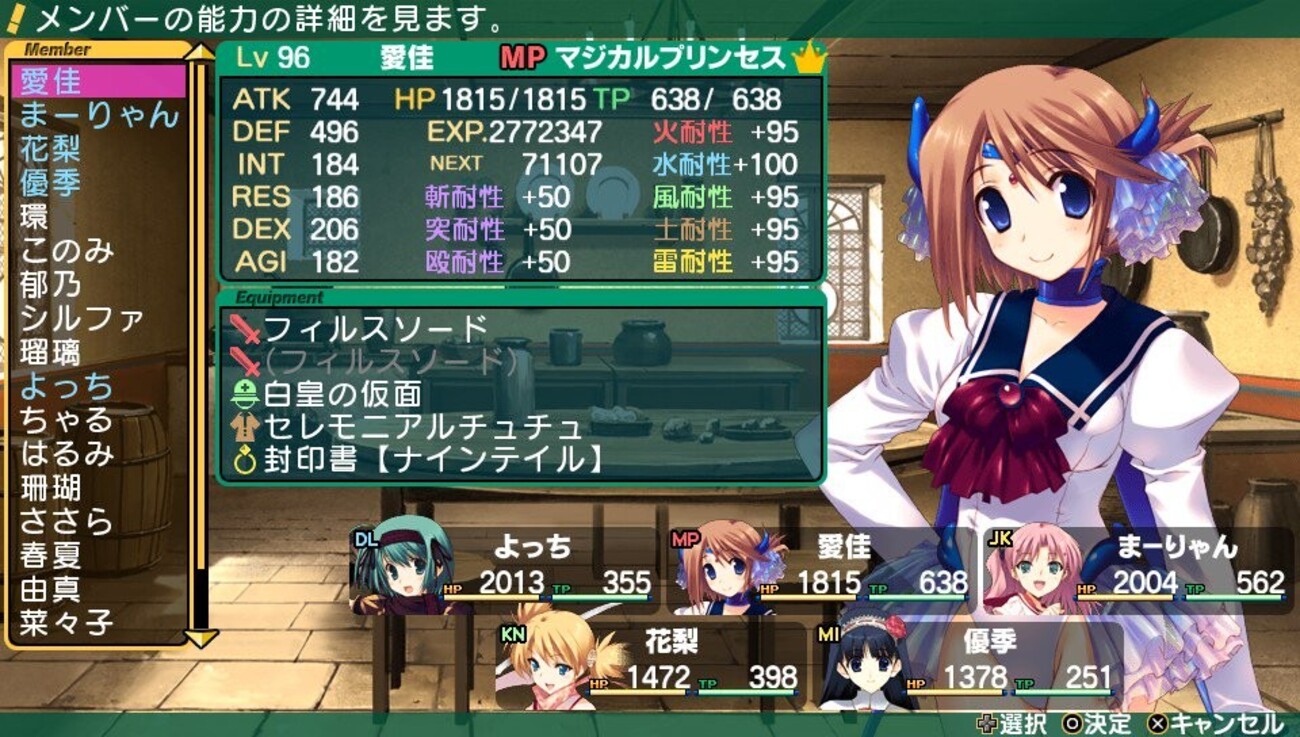Screen dimensions: 1300x737
Task: Select ちゃる in the member list
Action: (67, 420)
